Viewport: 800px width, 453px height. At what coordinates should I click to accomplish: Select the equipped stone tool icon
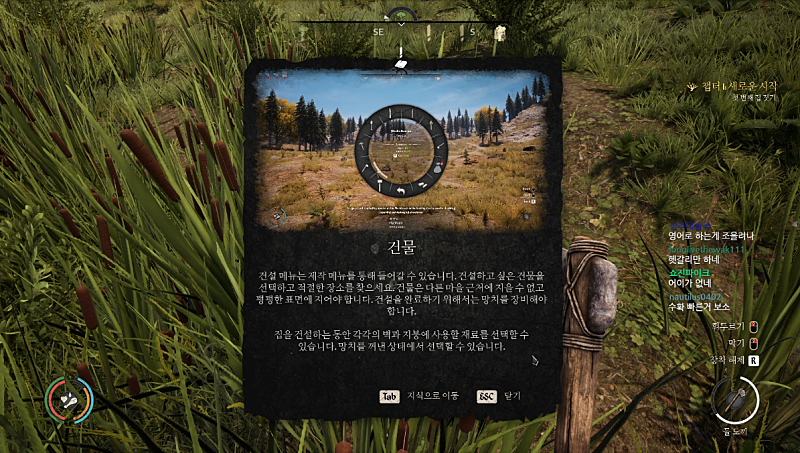[735, 402]
